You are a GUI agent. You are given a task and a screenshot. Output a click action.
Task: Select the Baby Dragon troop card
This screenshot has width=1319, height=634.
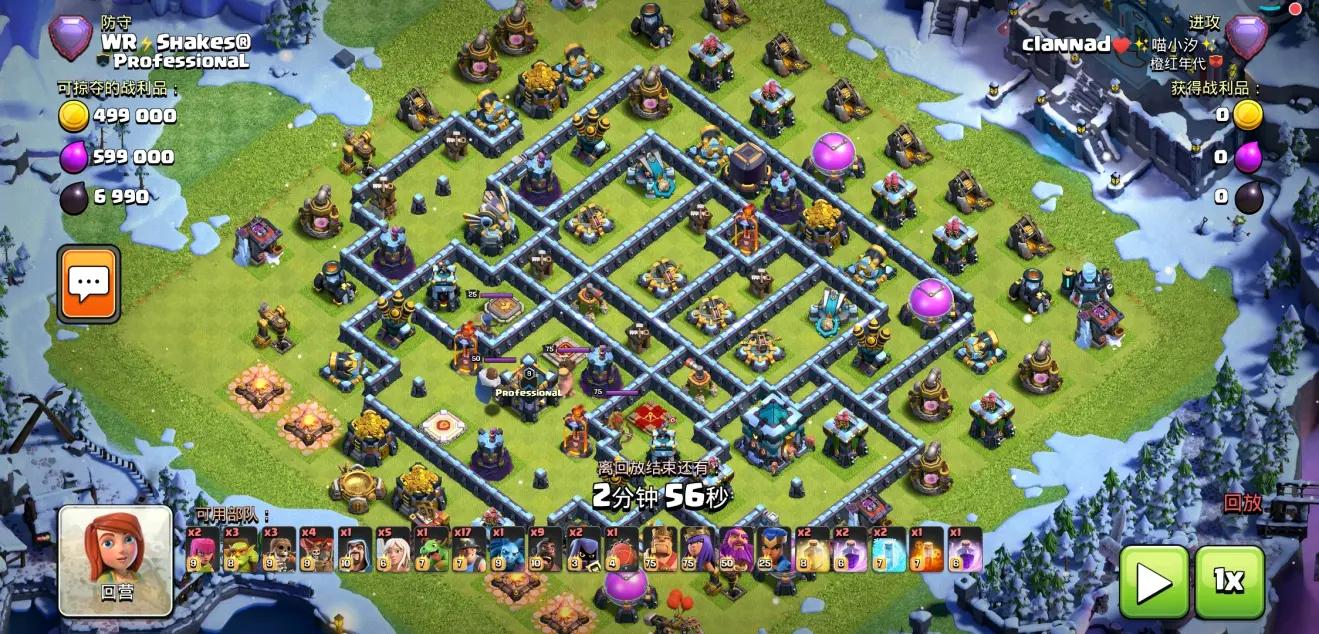[430, 550]
